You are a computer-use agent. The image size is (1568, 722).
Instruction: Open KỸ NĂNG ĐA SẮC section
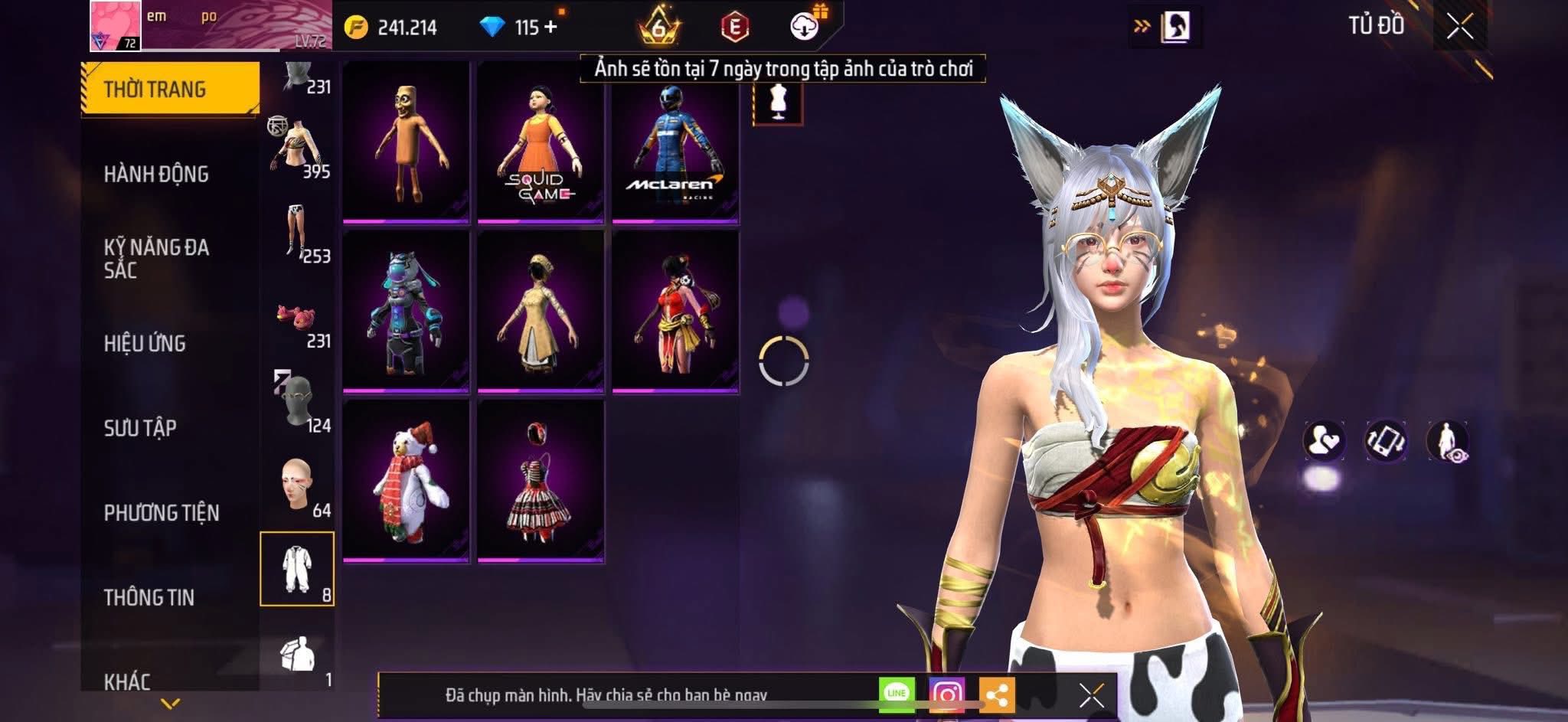(x=156, y=258)
